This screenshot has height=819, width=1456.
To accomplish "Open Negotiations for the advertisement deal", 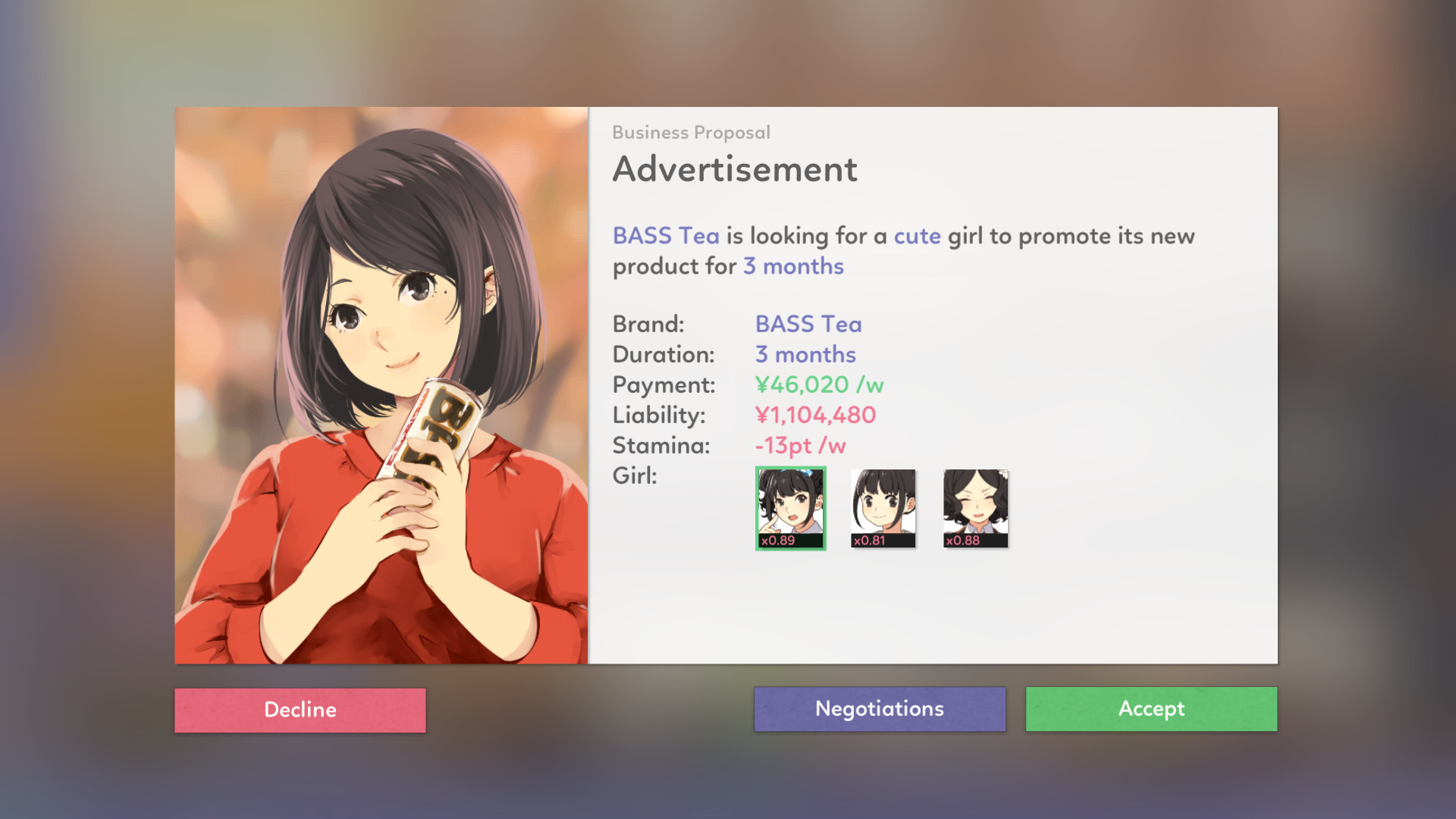I will click(879, 708).
